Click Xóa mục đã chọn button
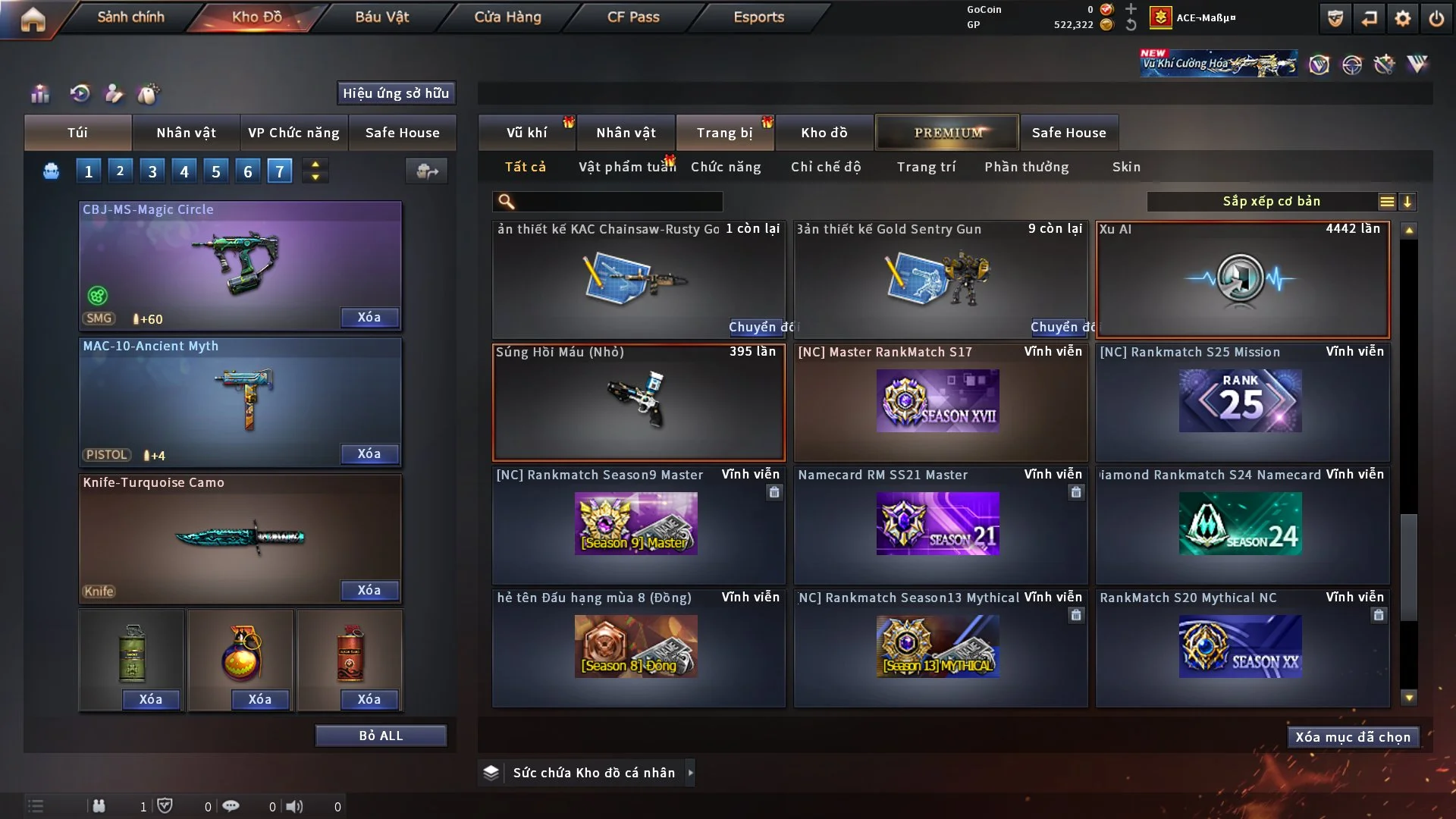The image size is (1456, 819). pos(1352,737)
